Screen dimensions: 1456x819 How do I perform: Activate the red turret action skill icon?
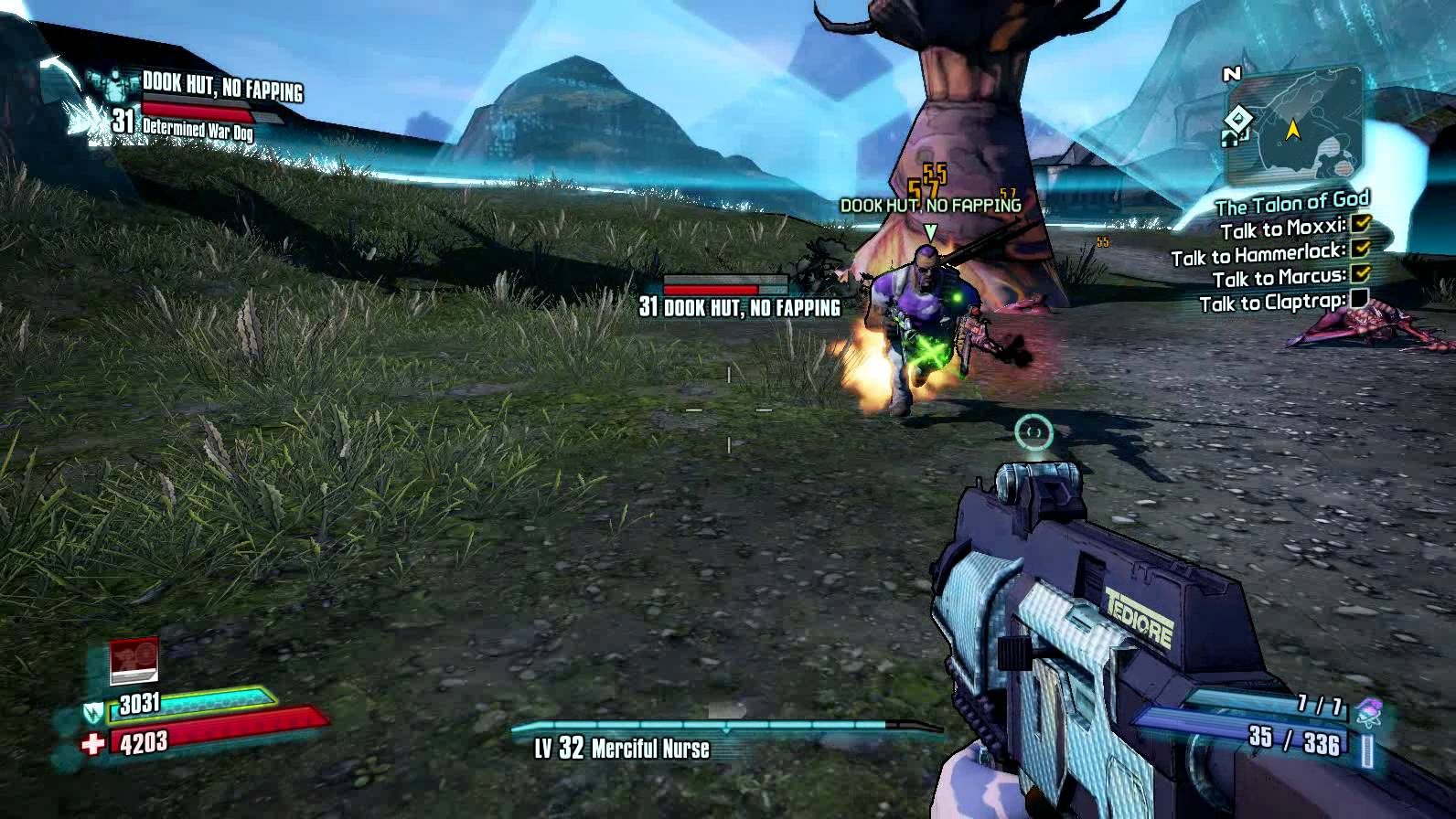click(134, 661)
